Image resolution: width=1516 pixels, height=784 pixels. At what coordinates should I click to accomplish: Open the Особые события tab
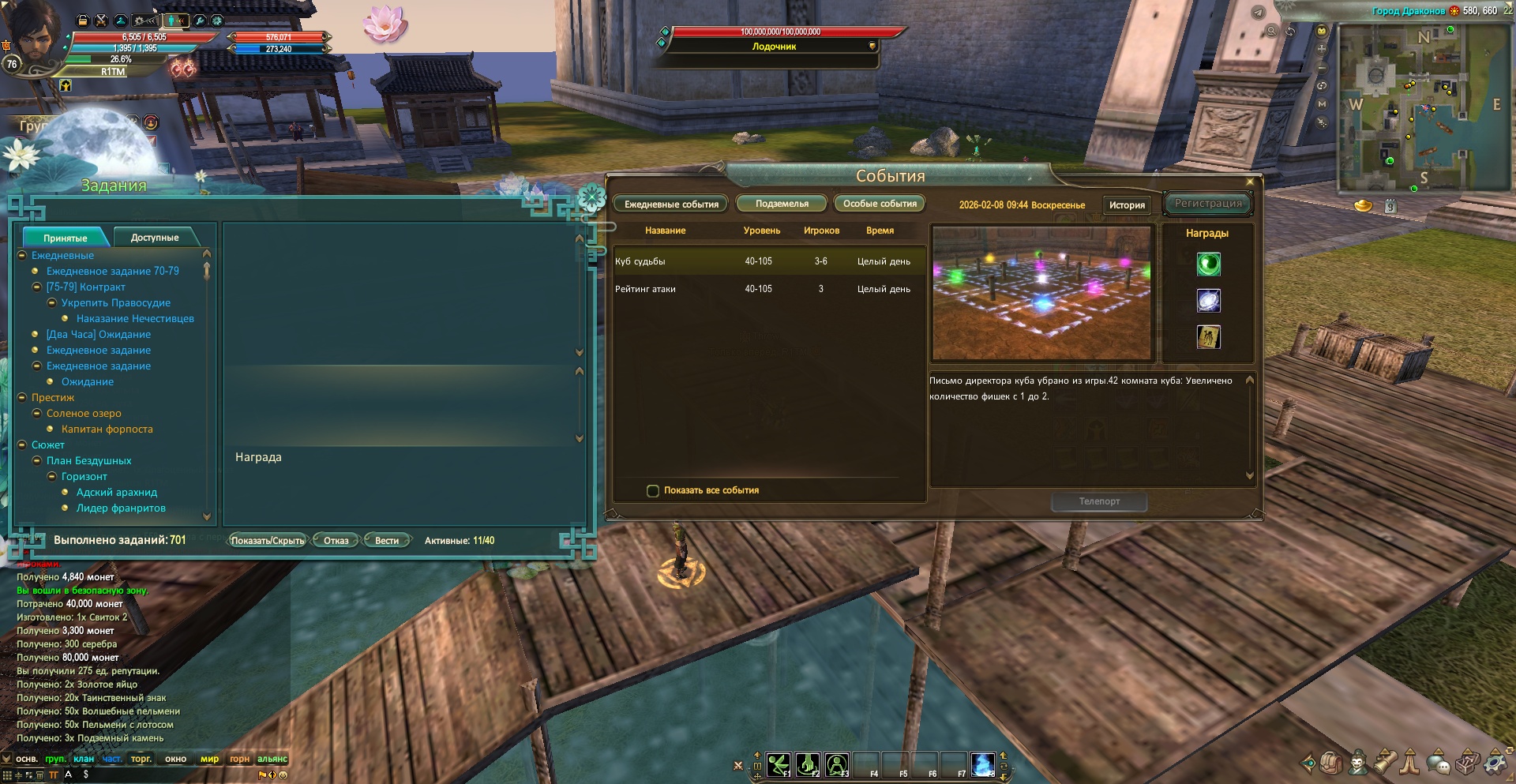pyautogui.click(x=880, y=204)
